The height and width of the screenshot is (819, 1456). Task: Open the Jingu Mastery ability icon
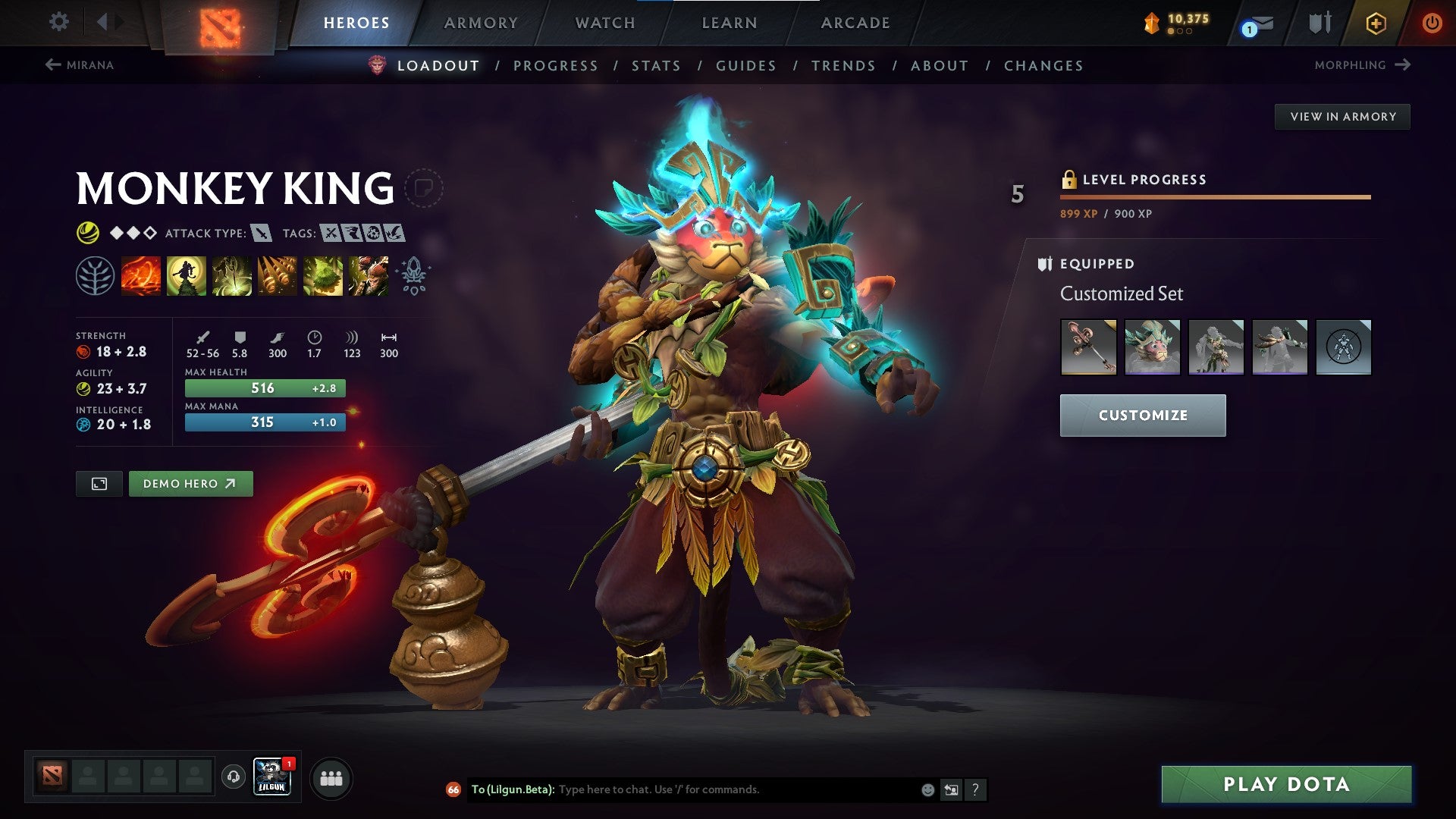click(x=278, y=275)
